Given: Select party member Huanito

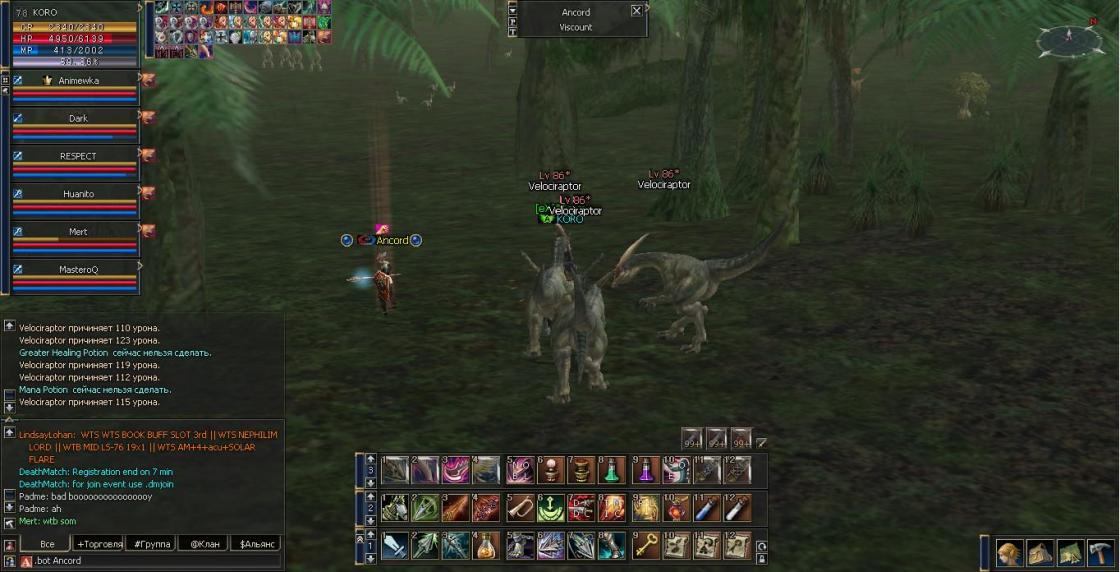Looking at the screenshot, I should coord(77,194).
